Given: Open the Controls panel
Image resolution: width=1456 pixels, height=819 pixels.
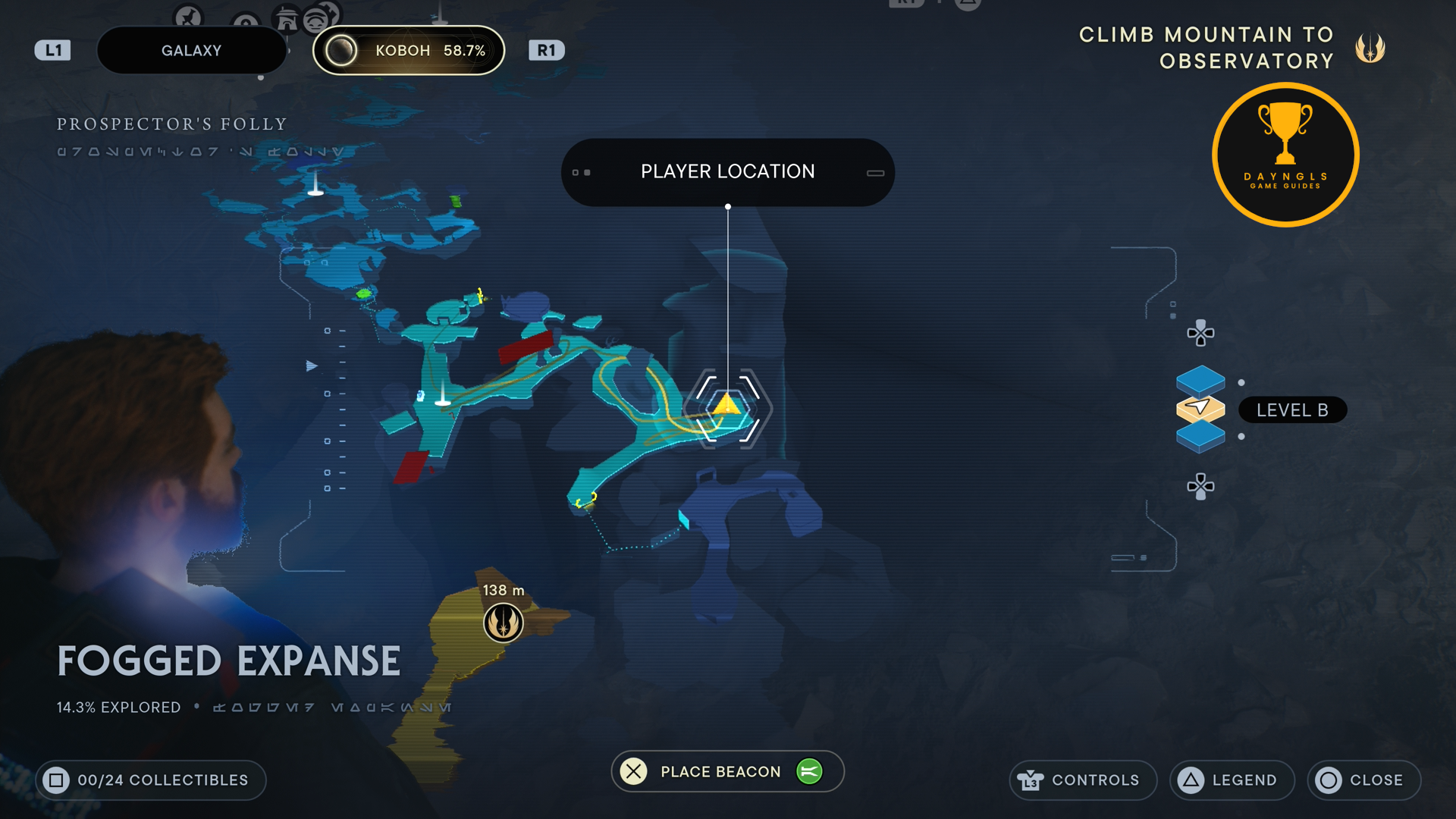Looking at the screenshot, I should pyautogui.click(x=1082, y=780).
